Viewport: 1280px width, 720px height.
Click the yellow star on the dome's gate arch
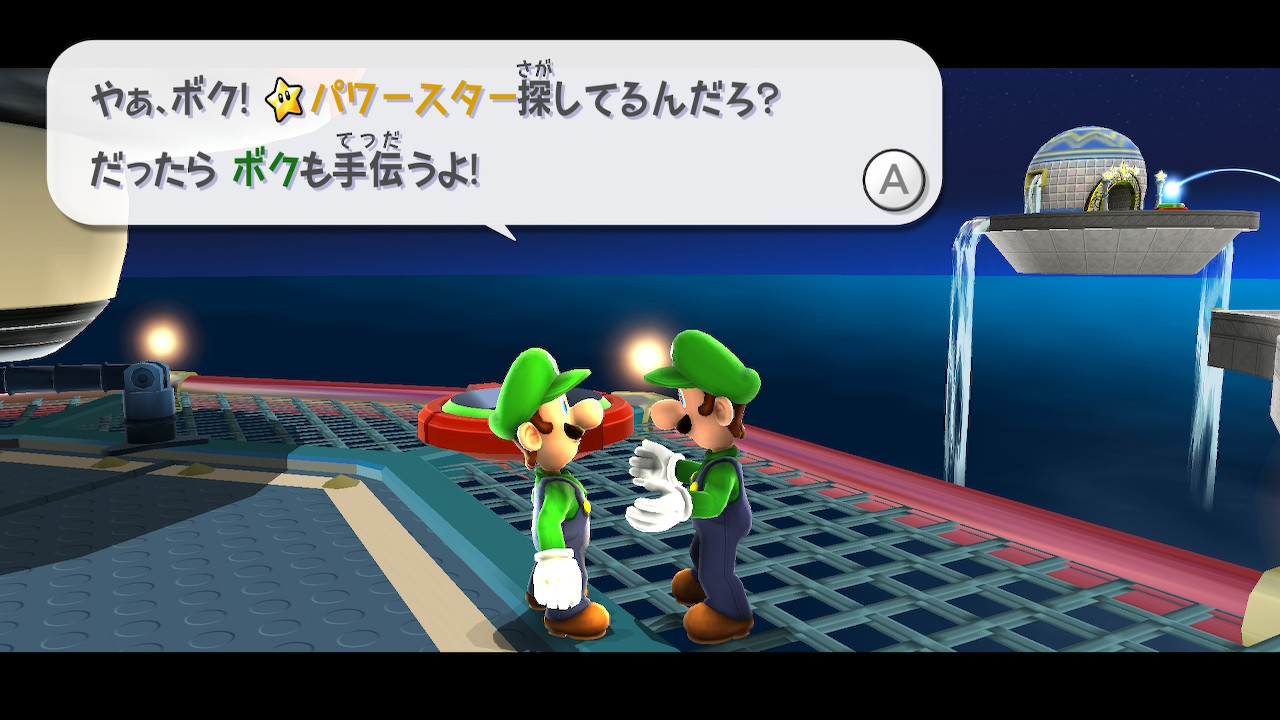point(1124,168)
